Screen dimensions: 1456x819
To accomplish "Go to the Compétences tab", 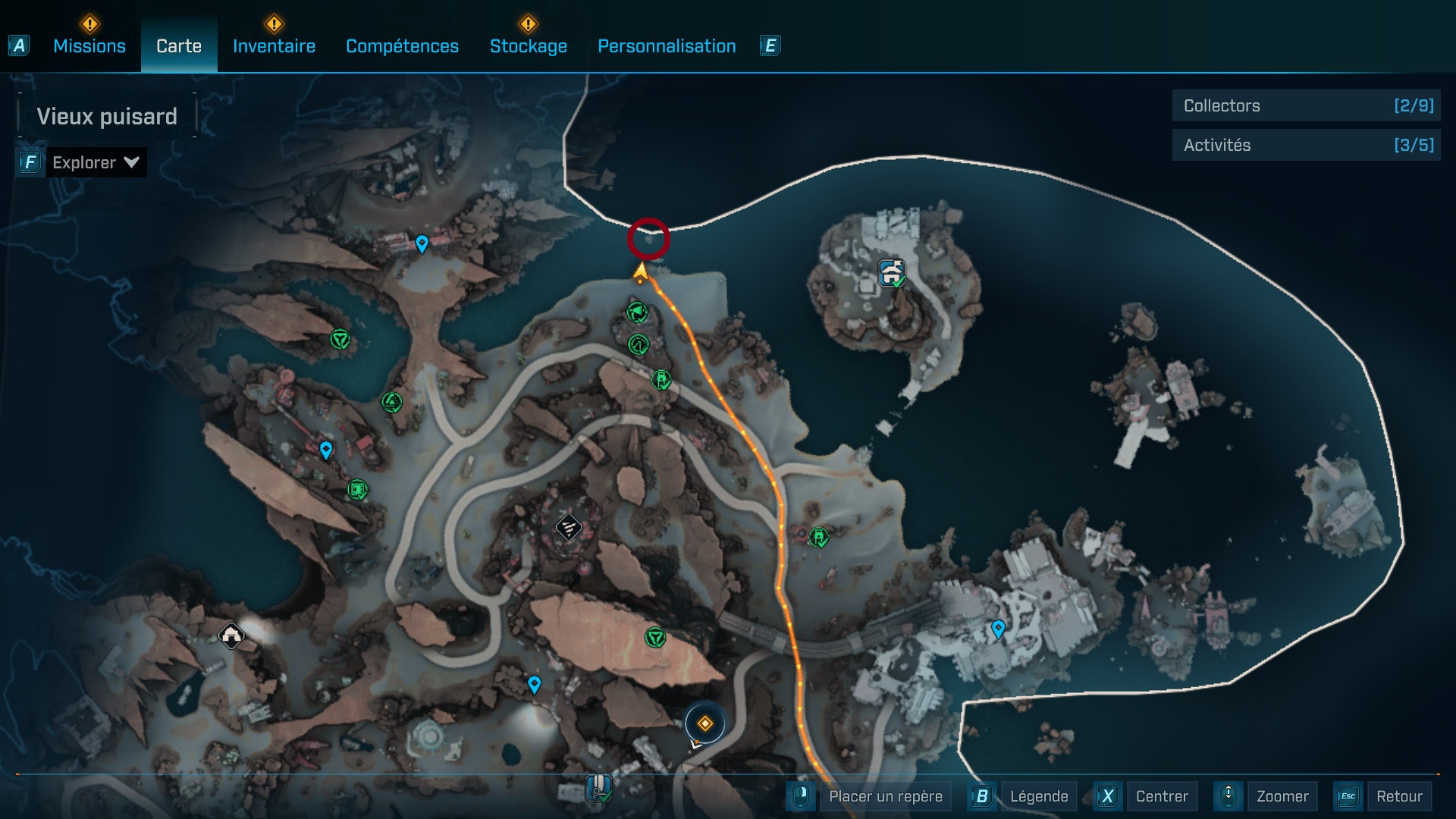I will tap(402, 46).
